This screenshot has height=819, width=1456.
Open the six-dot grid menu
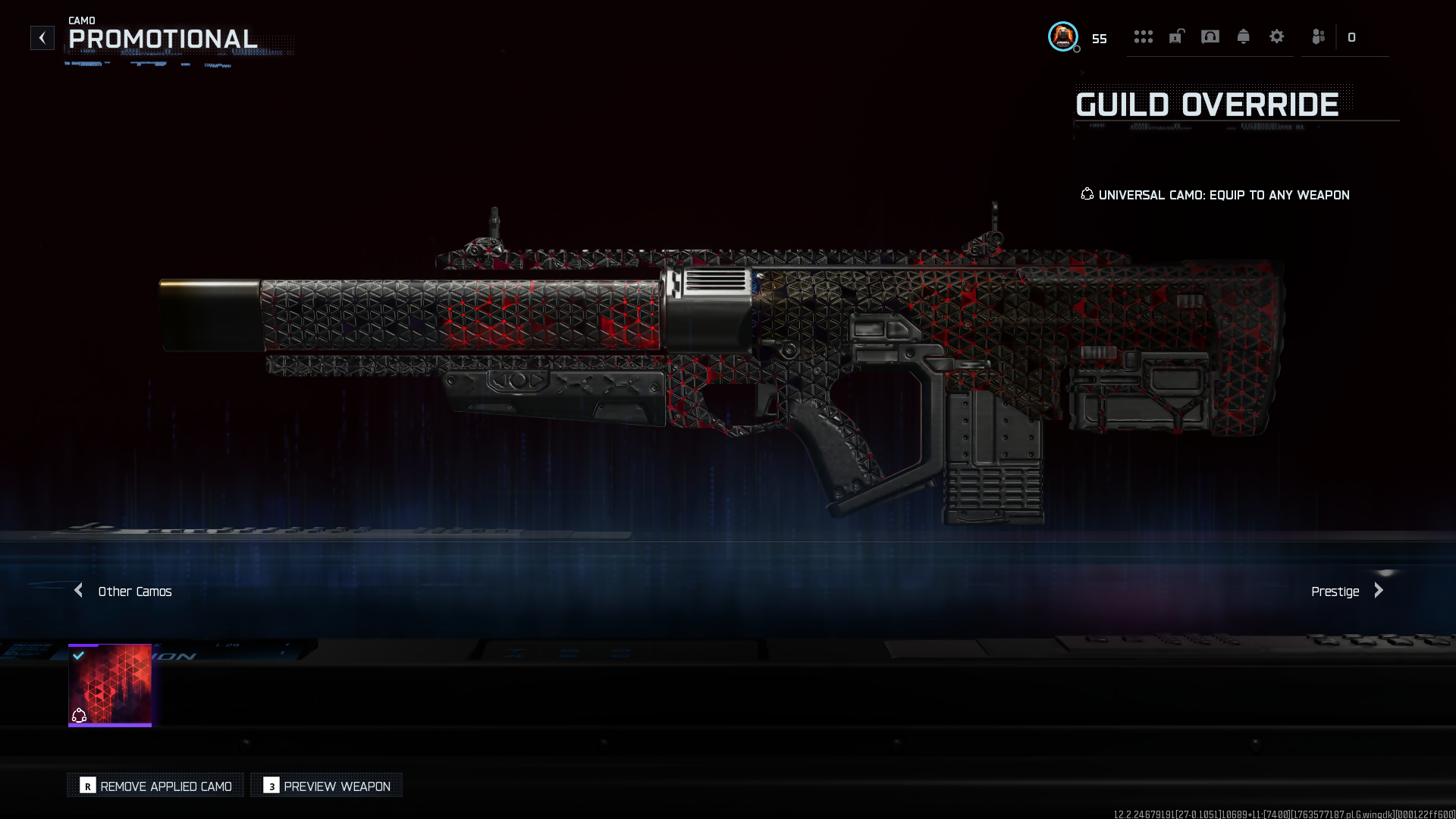coord(1143,37)
